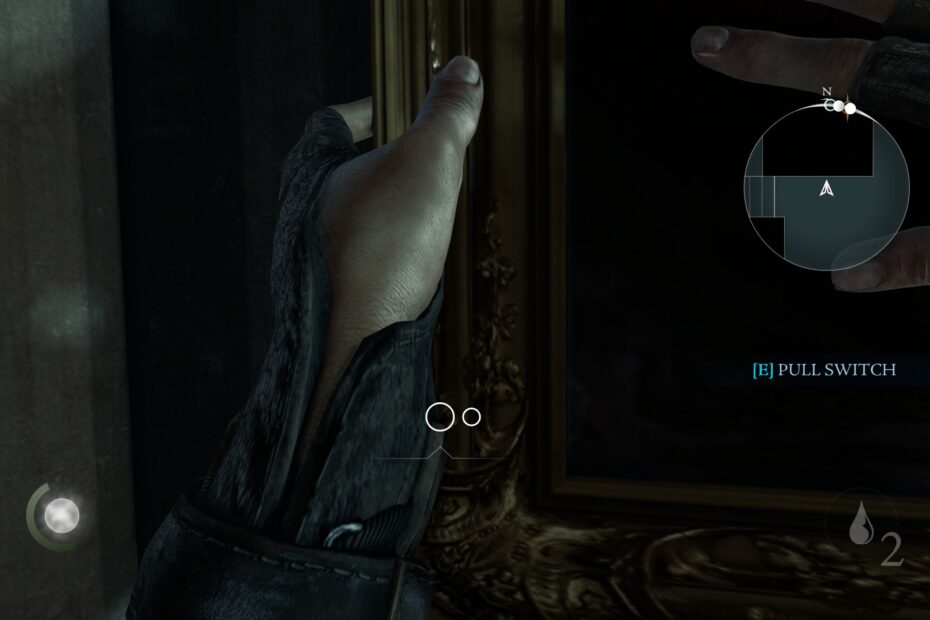930x620 pixels.
Task: Select the light gem visibility indicator
Action: click(x=61, y=515)
